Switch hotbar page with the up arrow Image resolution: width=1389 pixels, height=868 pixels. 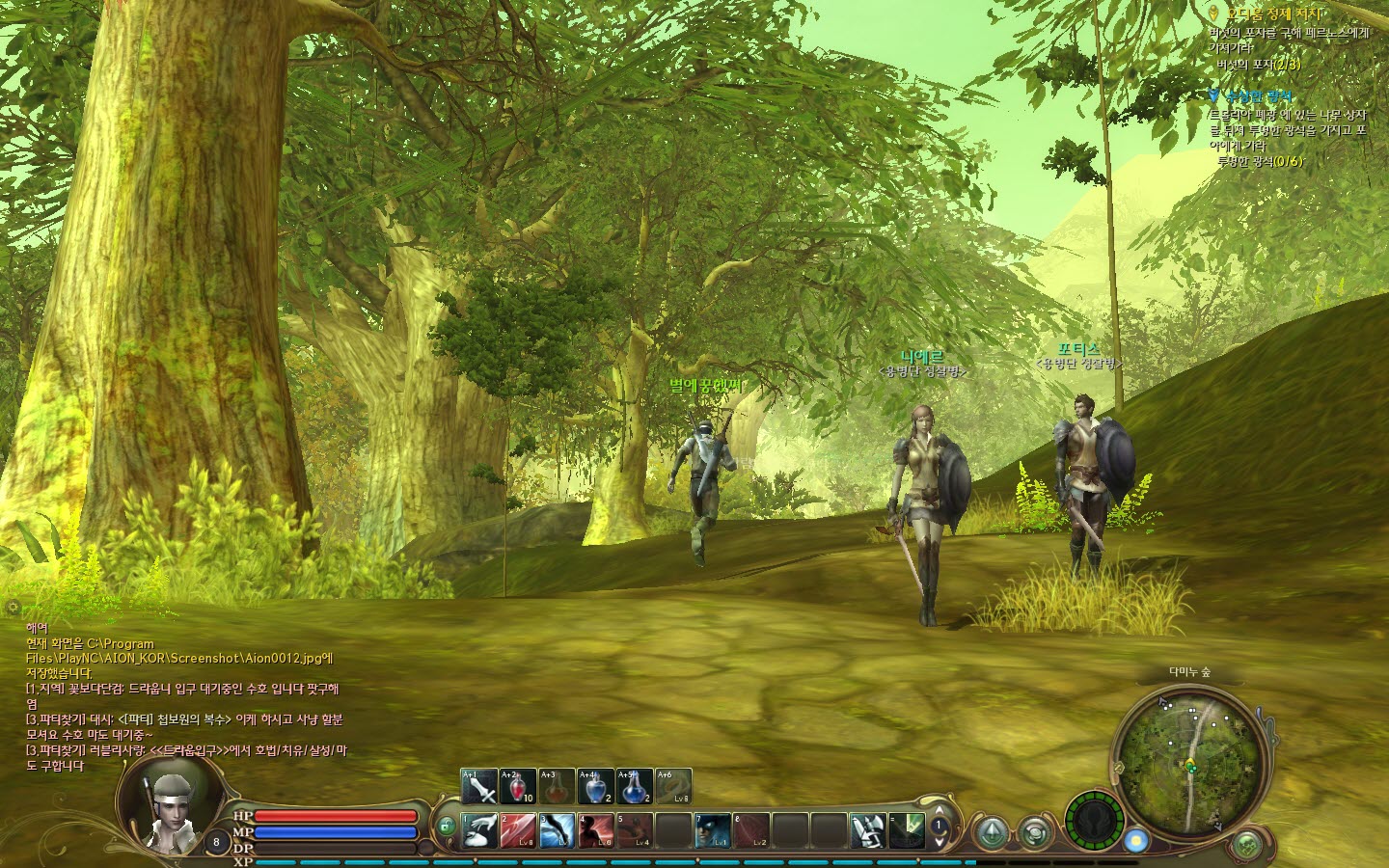coord(939,811)
